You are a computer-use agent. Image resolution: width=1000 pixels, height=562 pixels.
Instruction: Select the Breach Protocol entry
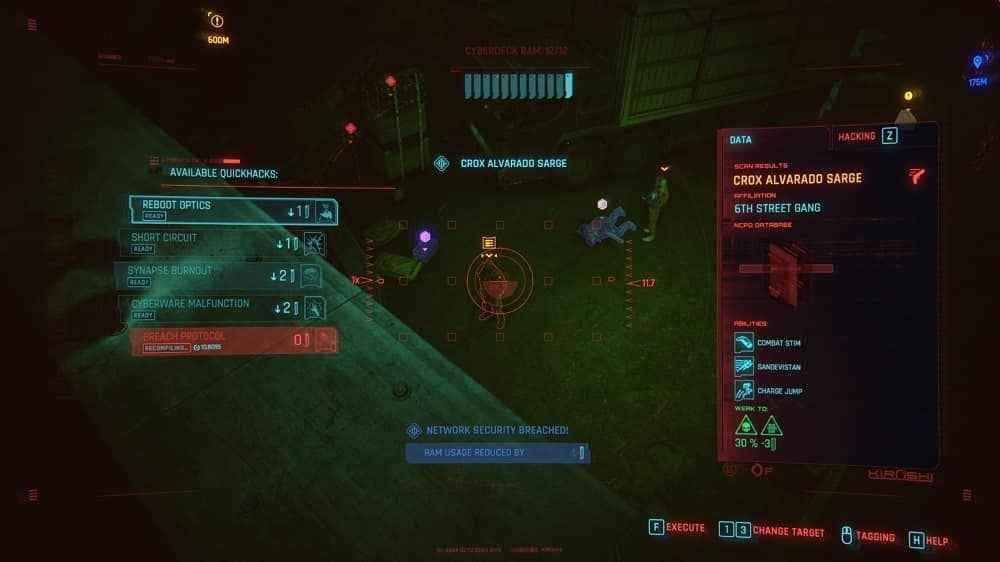point(233,341)
